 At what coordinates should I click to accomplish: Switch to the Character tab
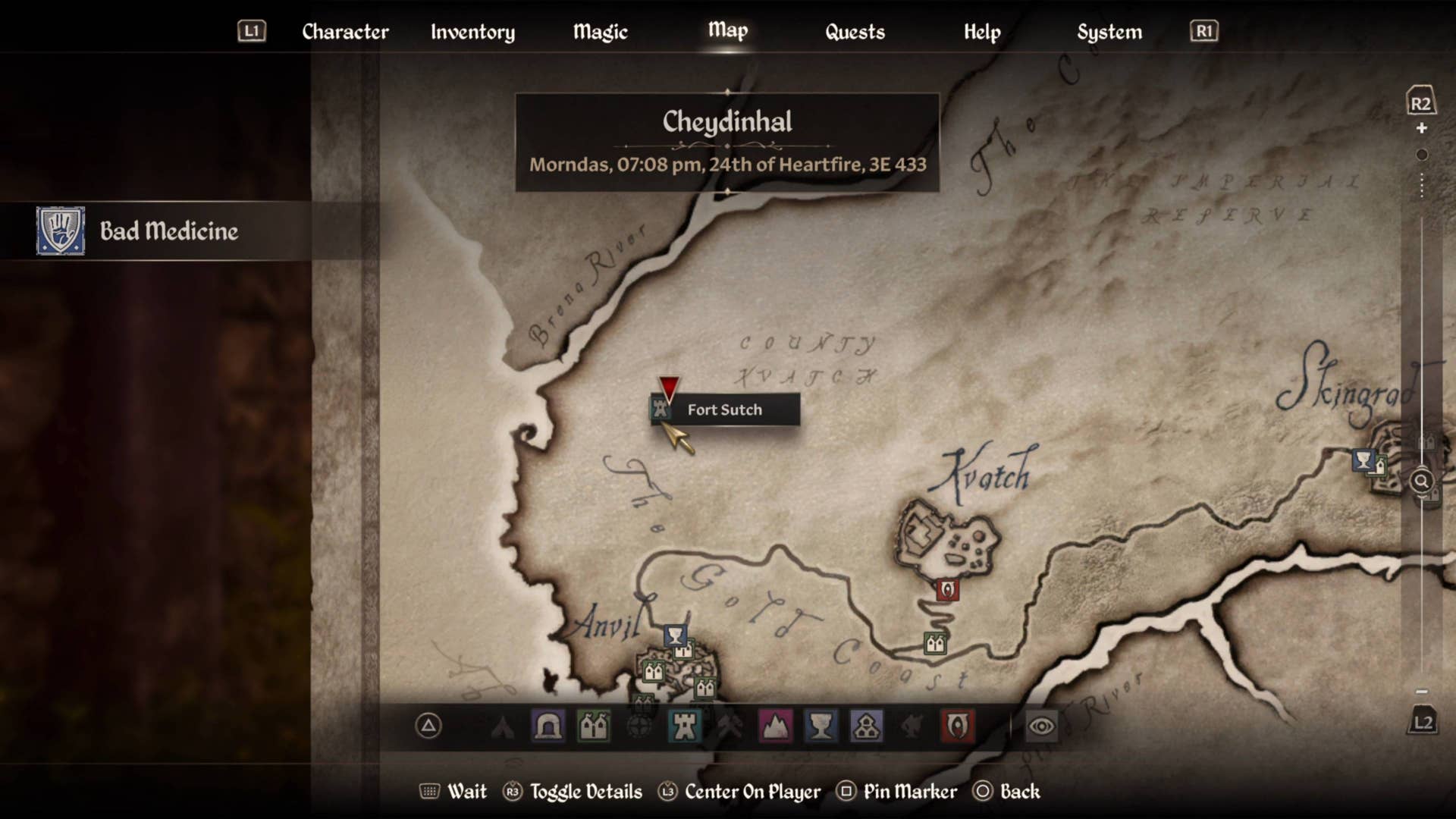click(345, 32)
